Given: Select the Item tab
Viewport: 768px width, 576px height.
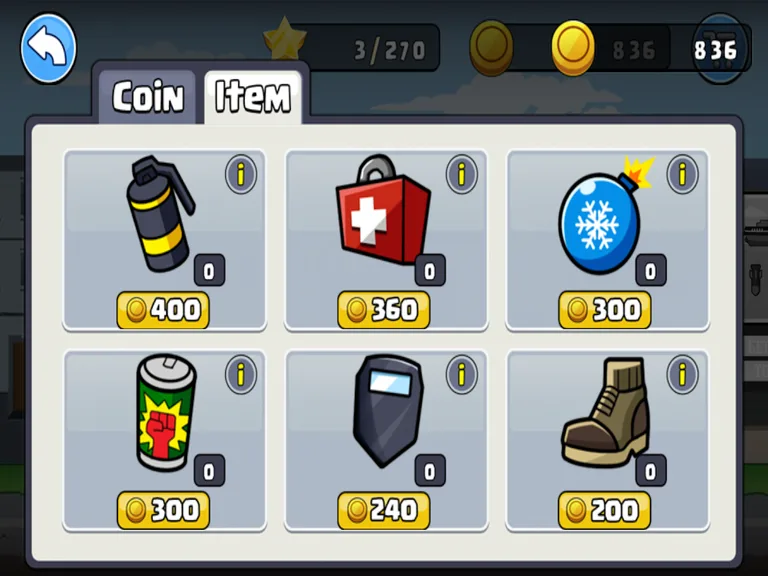Looking at the screenshot, I should 252,97.
